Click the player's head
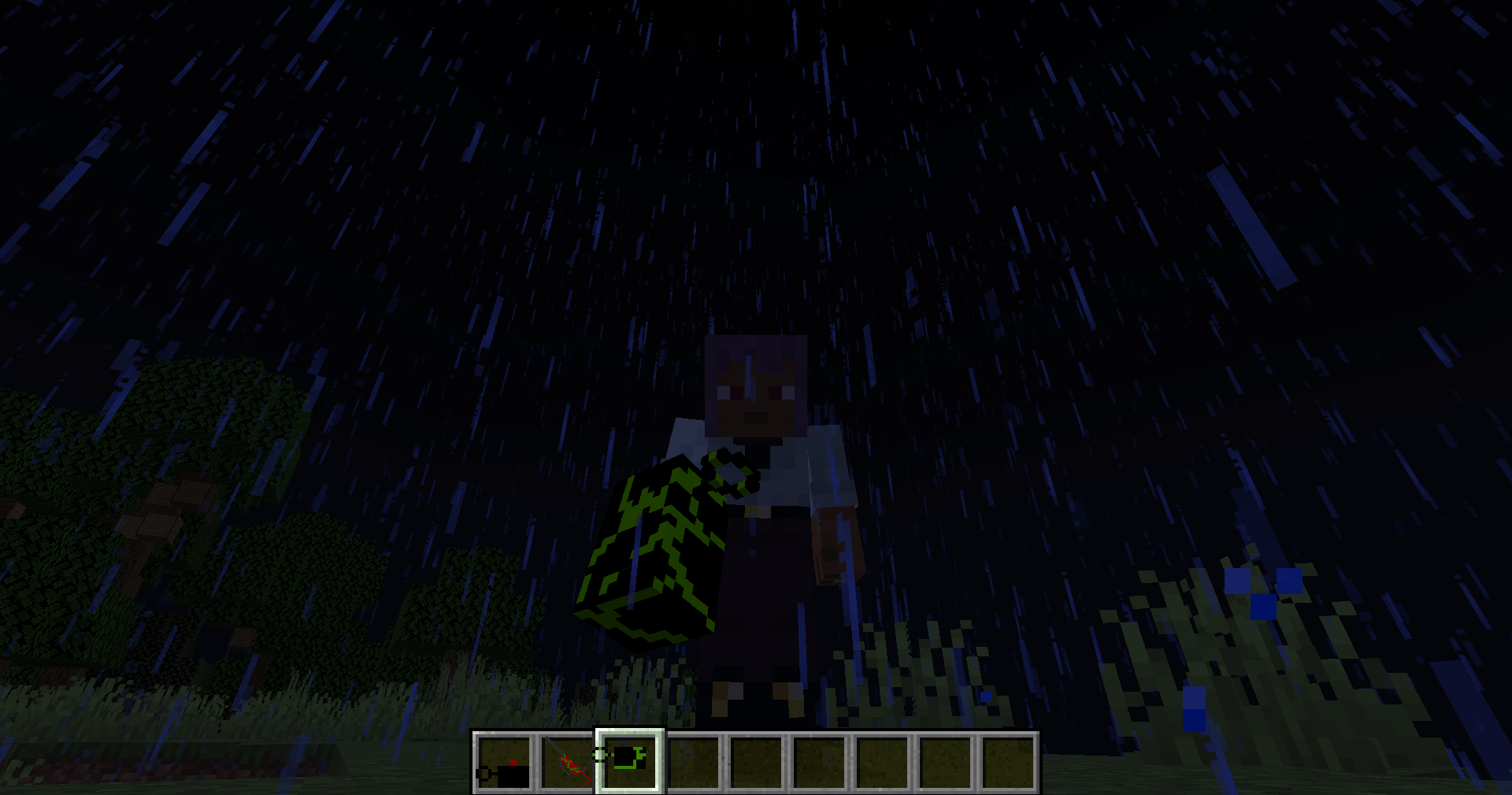 point(754,386)
